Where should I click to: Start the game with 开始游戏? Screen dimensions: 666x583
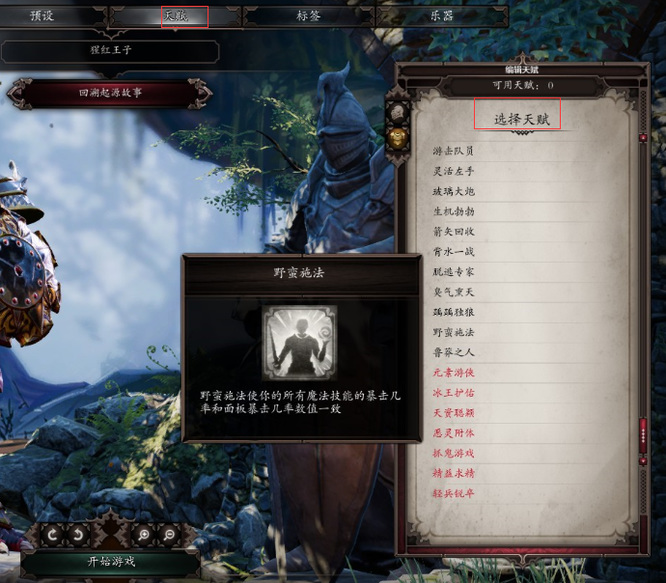tap(109, 561)
